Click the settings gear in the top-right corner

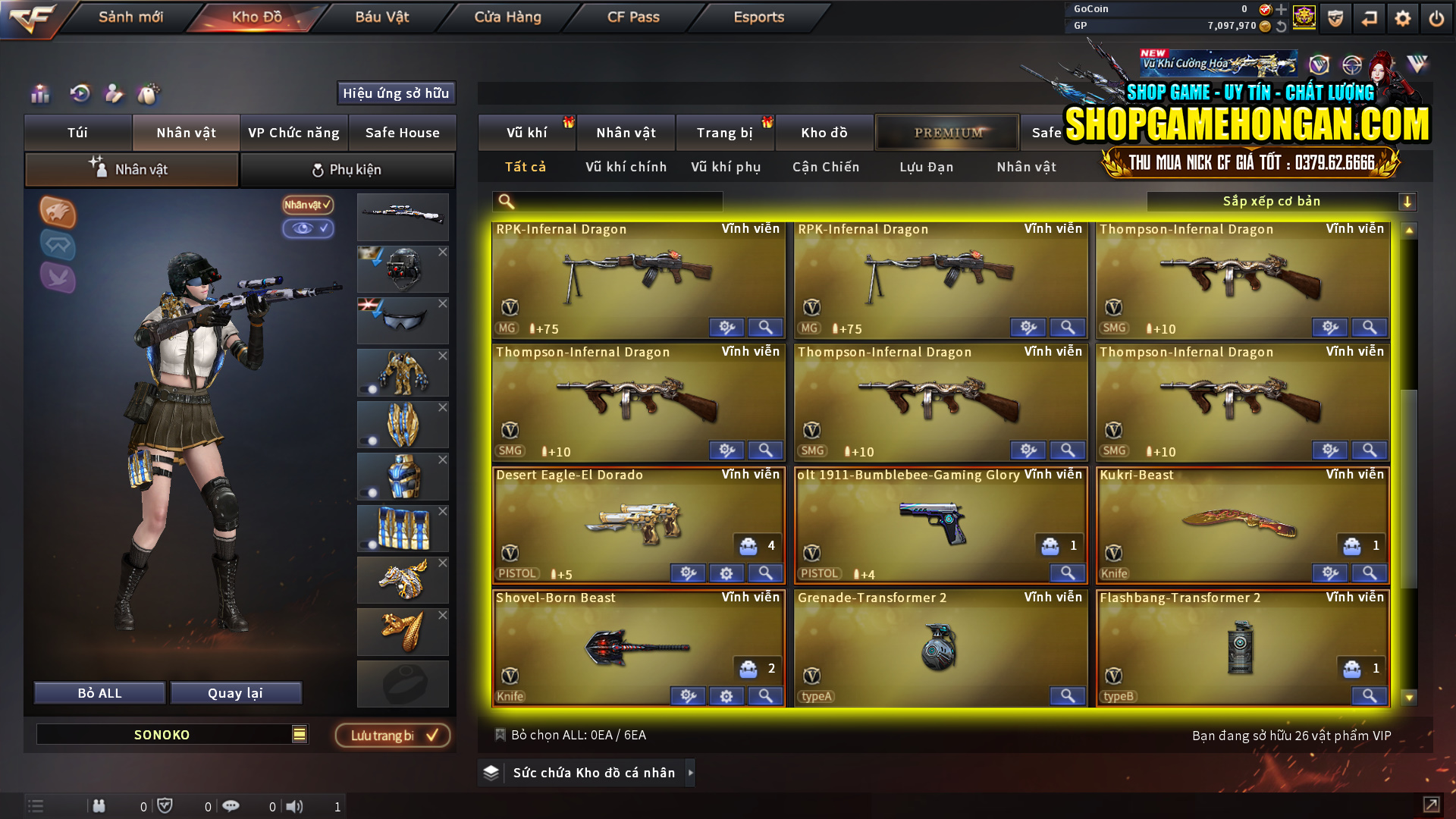[1402, 18]
